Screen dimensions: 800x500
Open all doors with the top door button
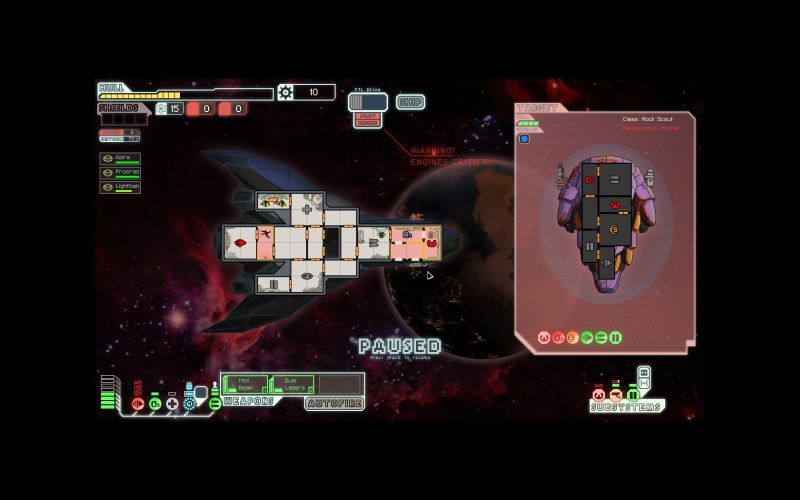point(644,372)
